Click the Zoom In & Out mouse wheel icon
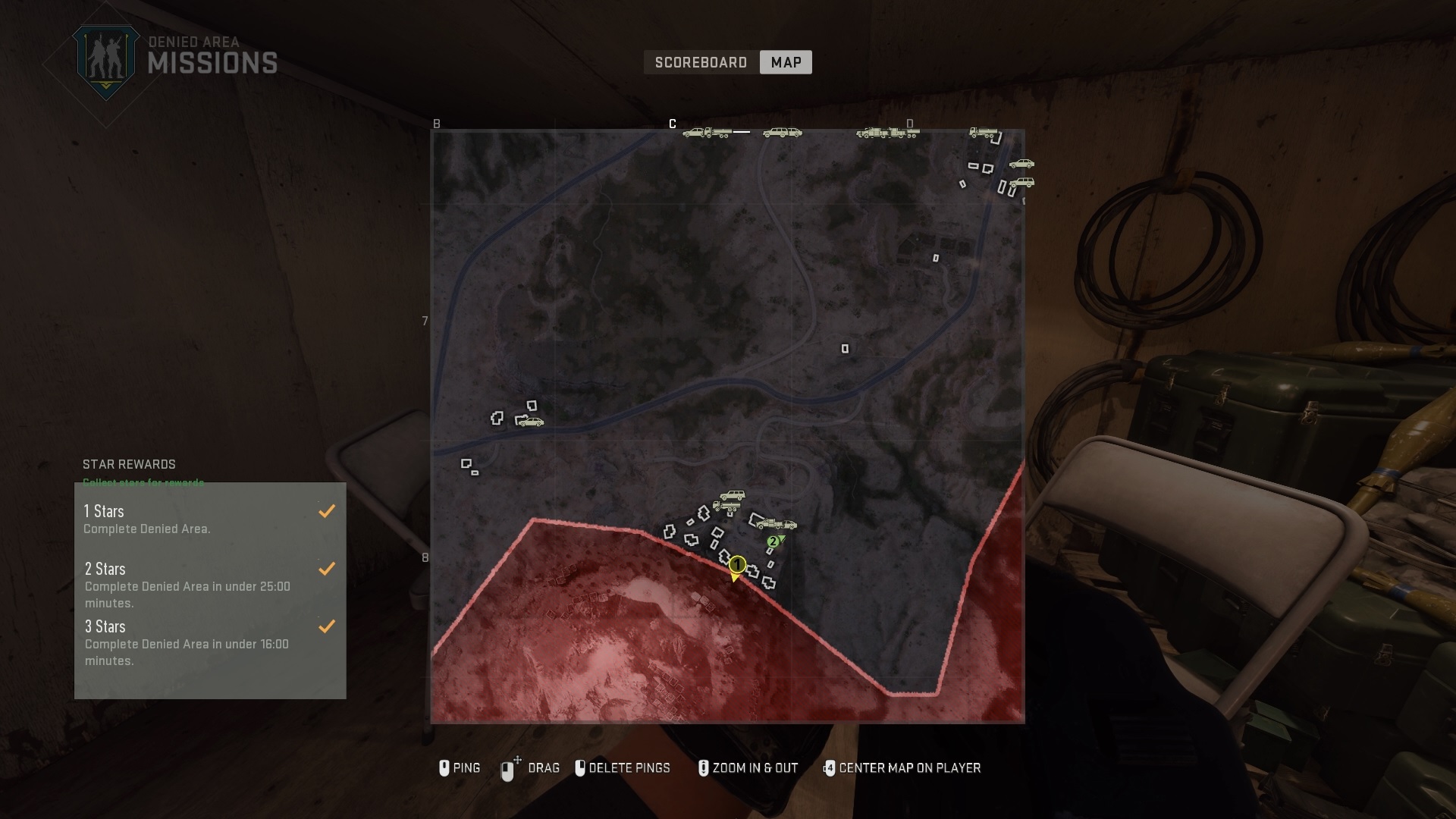The height and width of the screenshot is (819, 1456). (703, 768)
